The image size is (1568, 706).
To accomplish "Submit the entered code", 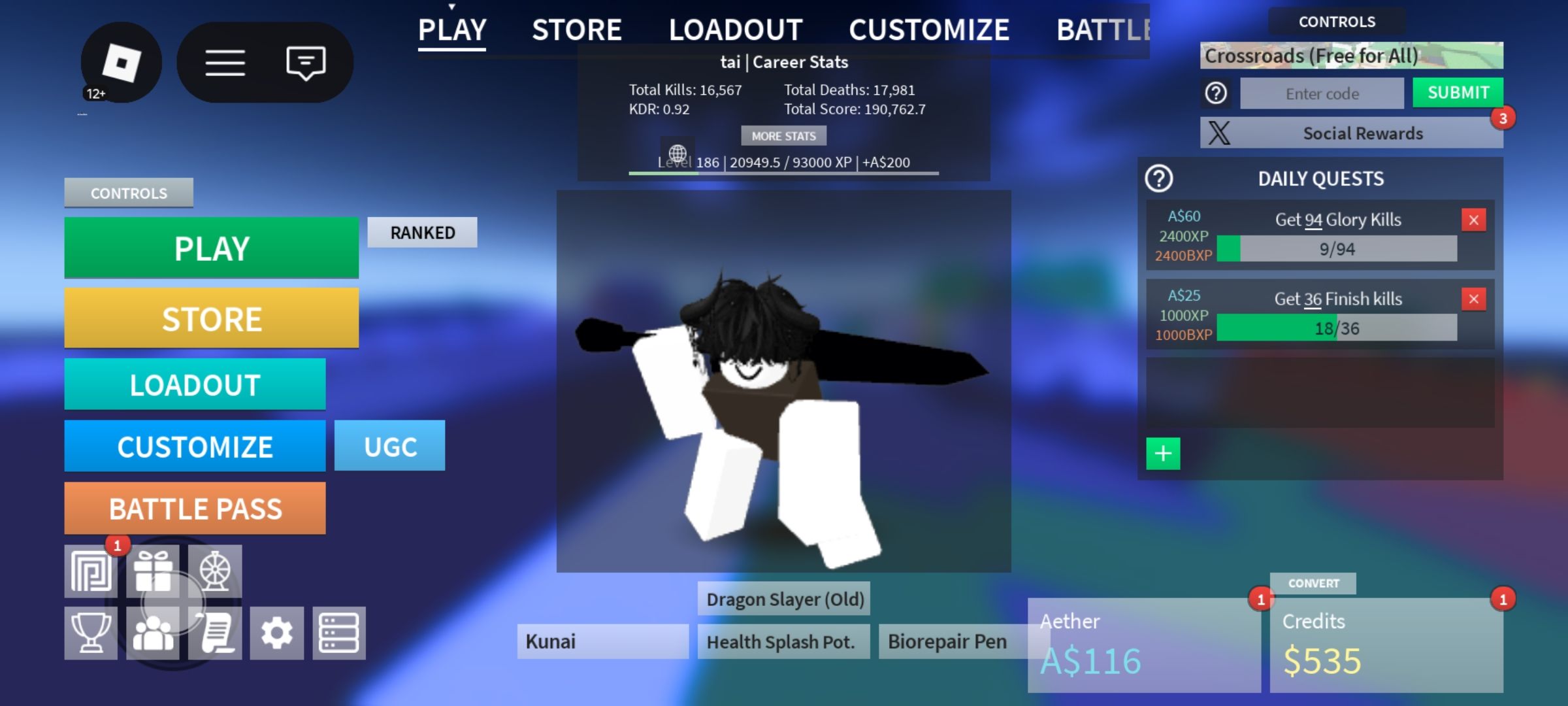I will pyautogui.click(x=1458, y=93).
